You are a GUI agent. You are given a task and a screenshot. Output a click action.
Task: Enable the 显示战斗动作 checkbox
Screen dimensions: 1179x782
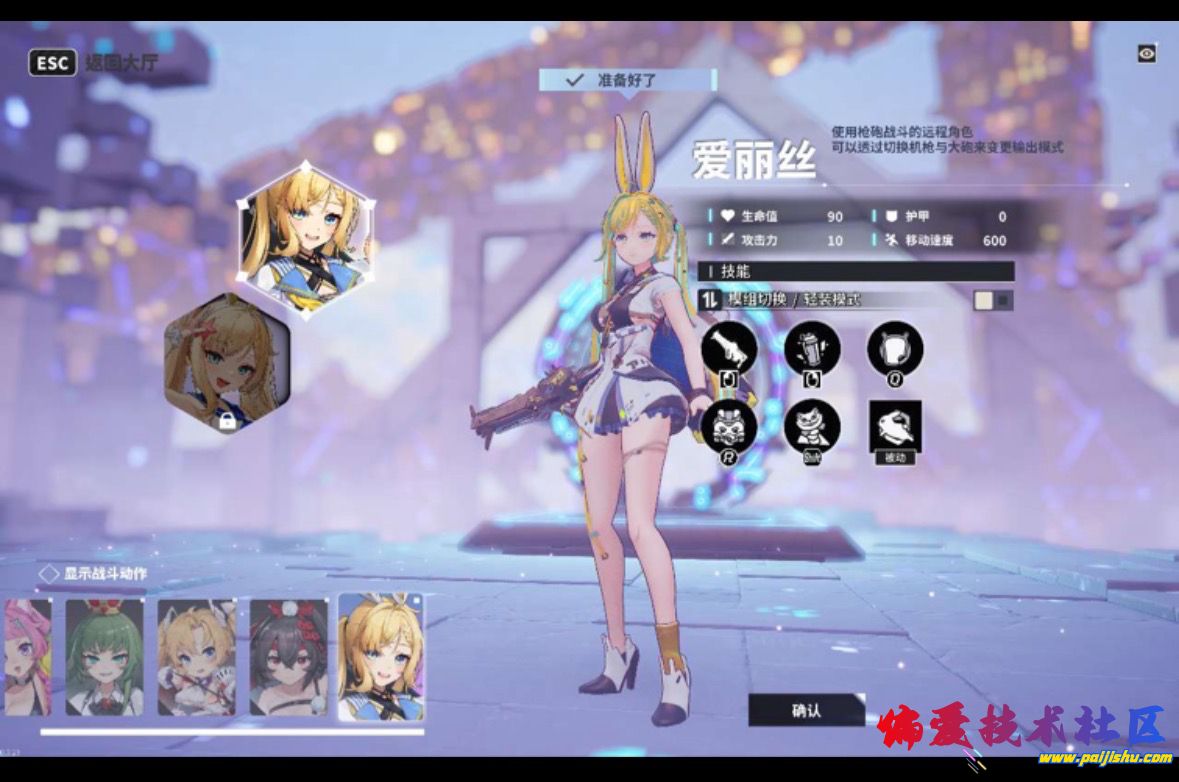[49, 574]
